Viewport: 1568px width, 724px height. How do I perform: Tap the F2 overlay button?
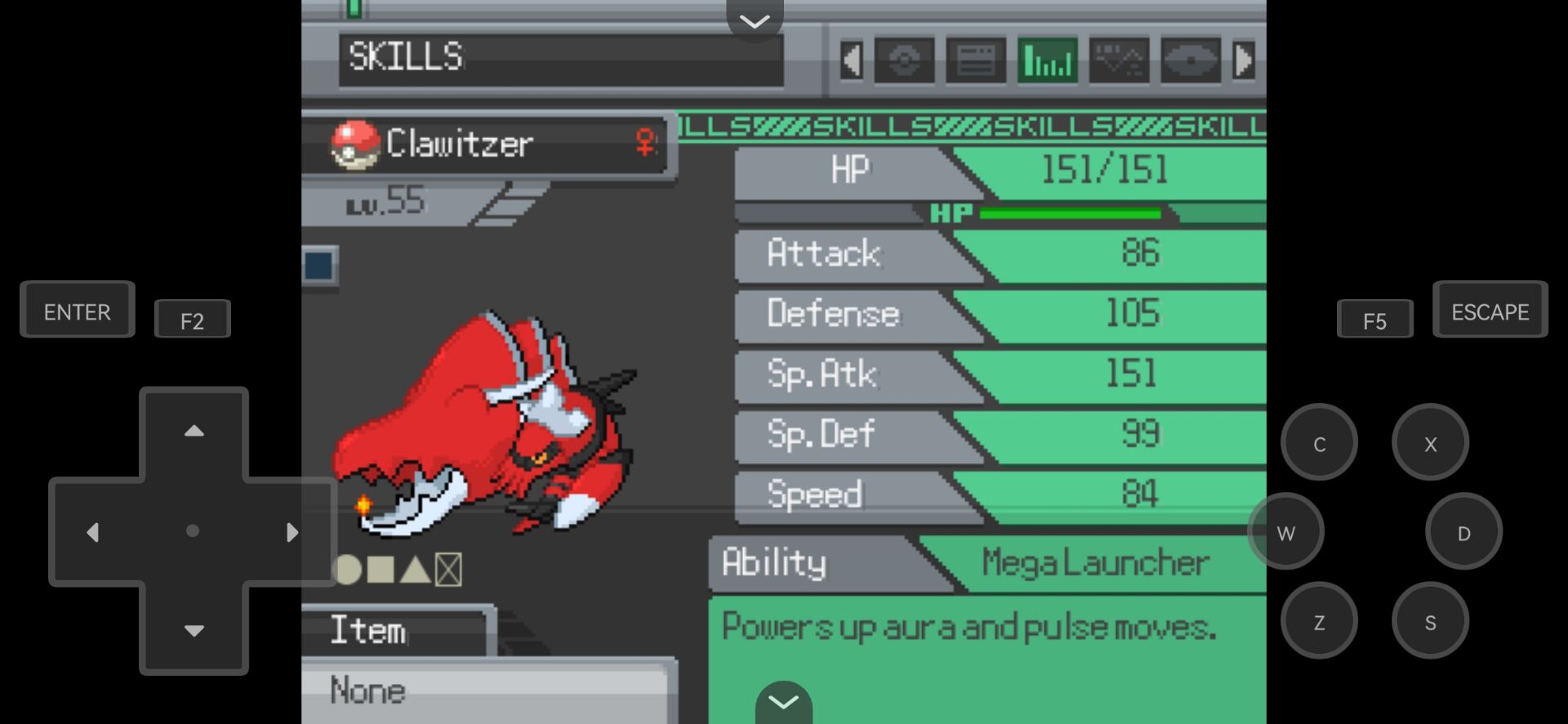point(193,320)
